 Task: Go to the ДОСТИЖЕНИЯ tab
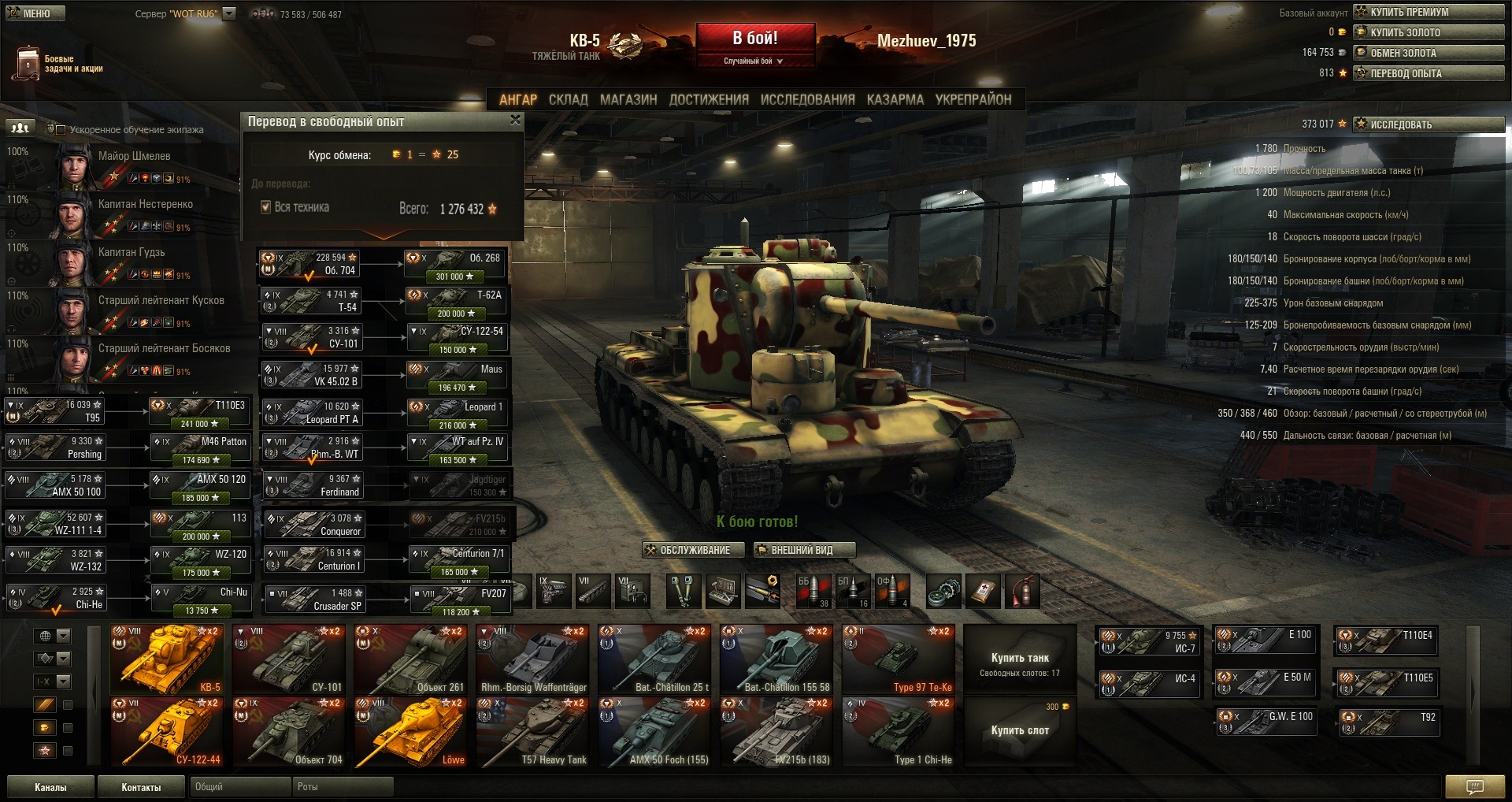click(x=709, y=99)
